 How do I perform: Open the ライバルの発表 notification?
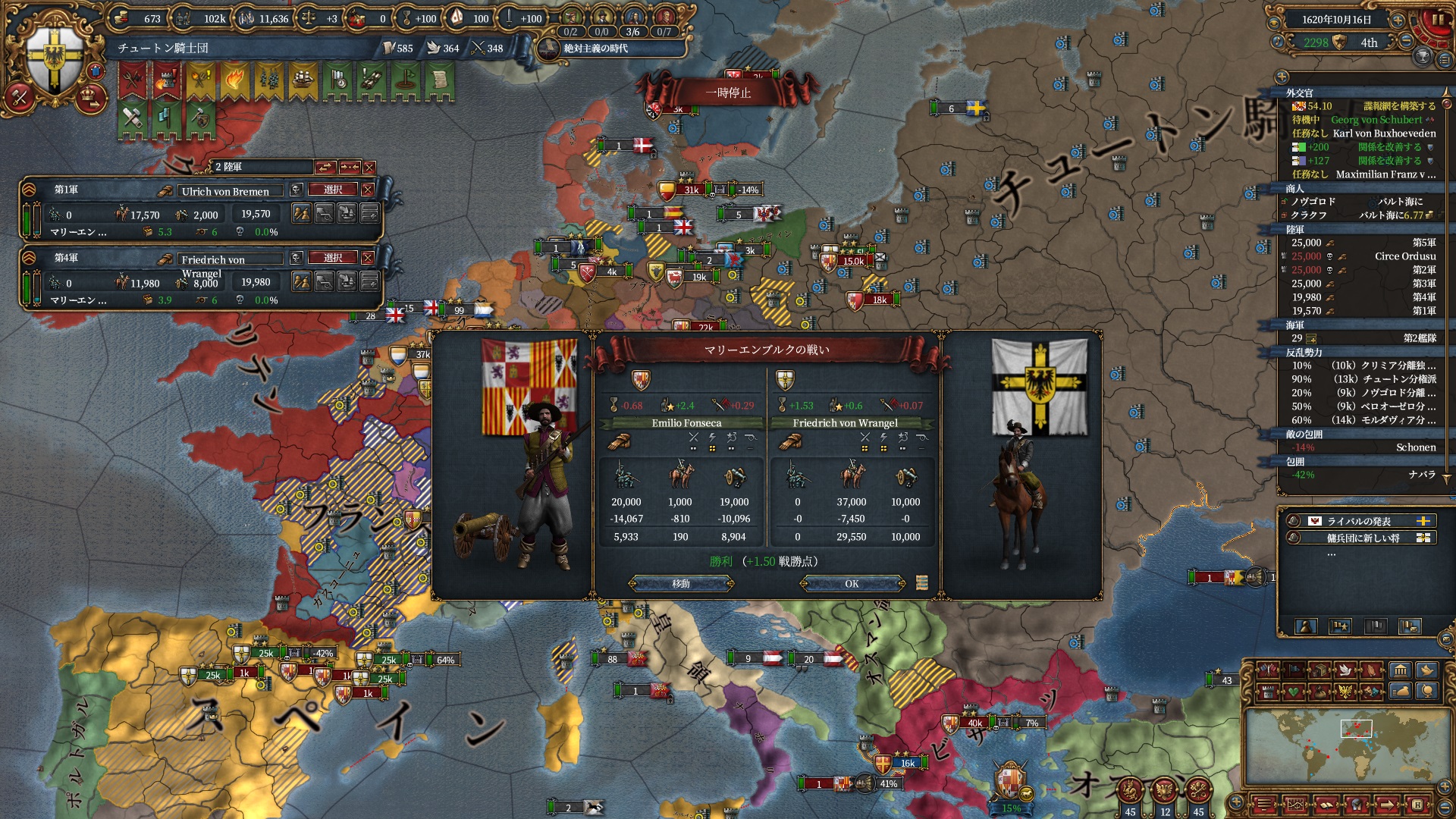tap(1359, 521)
